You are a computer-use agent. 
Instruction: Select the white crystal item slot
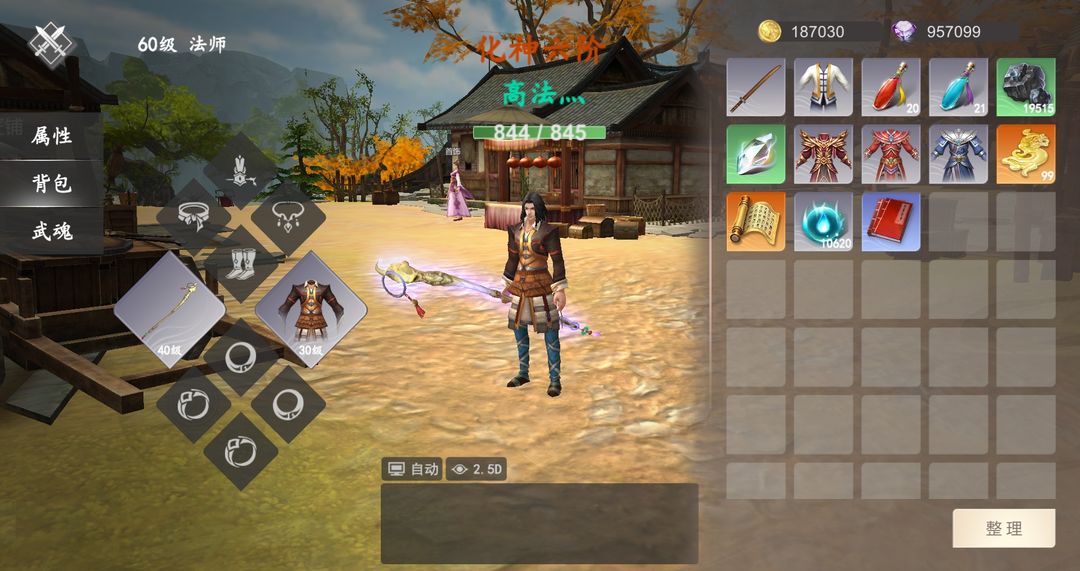[x=756, y=154]
